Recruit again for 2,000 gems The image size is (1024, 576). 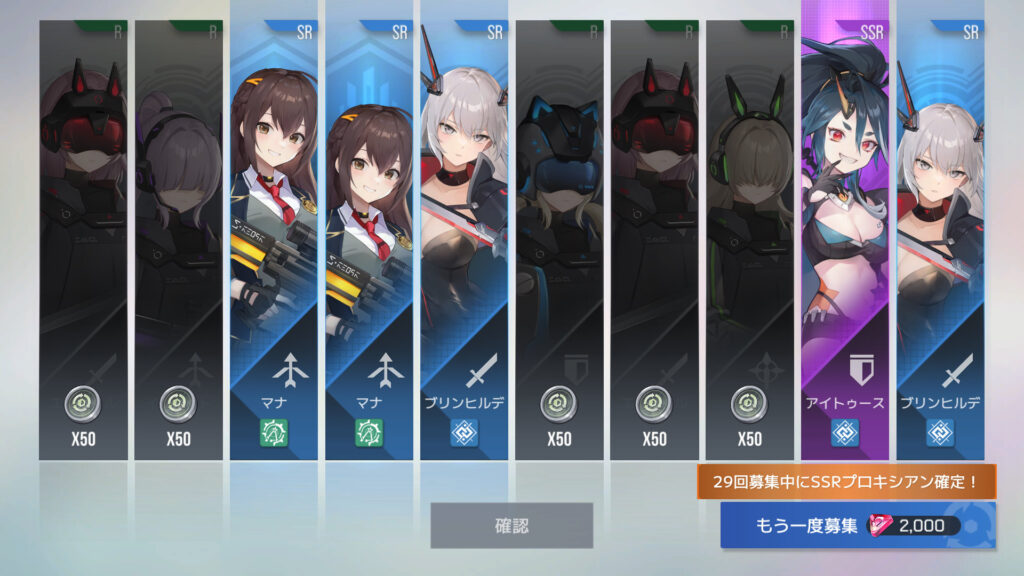pos(857,526)
